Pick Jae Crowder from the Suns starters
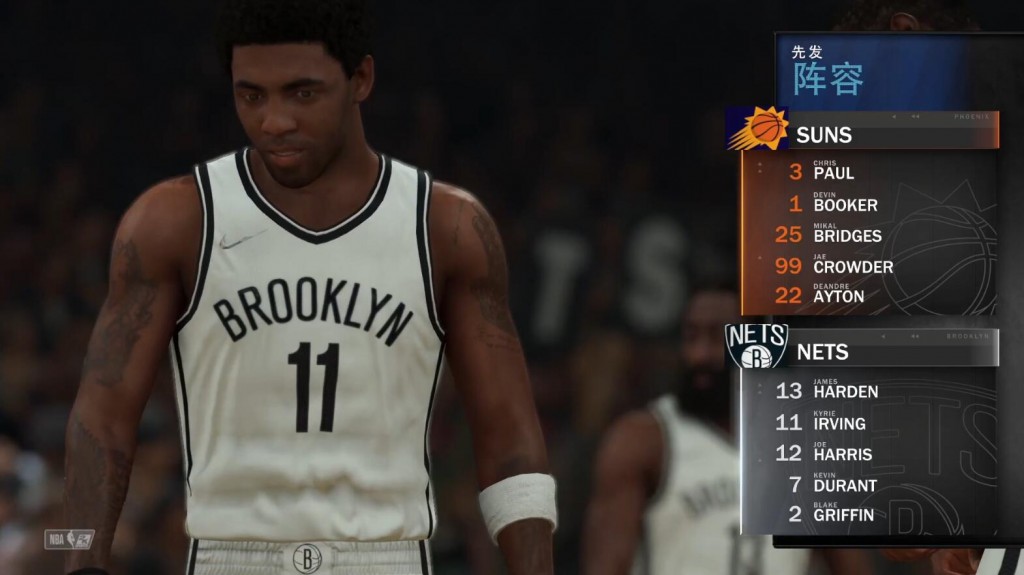This screenshot has height=575, width=1024. [852, 265]
